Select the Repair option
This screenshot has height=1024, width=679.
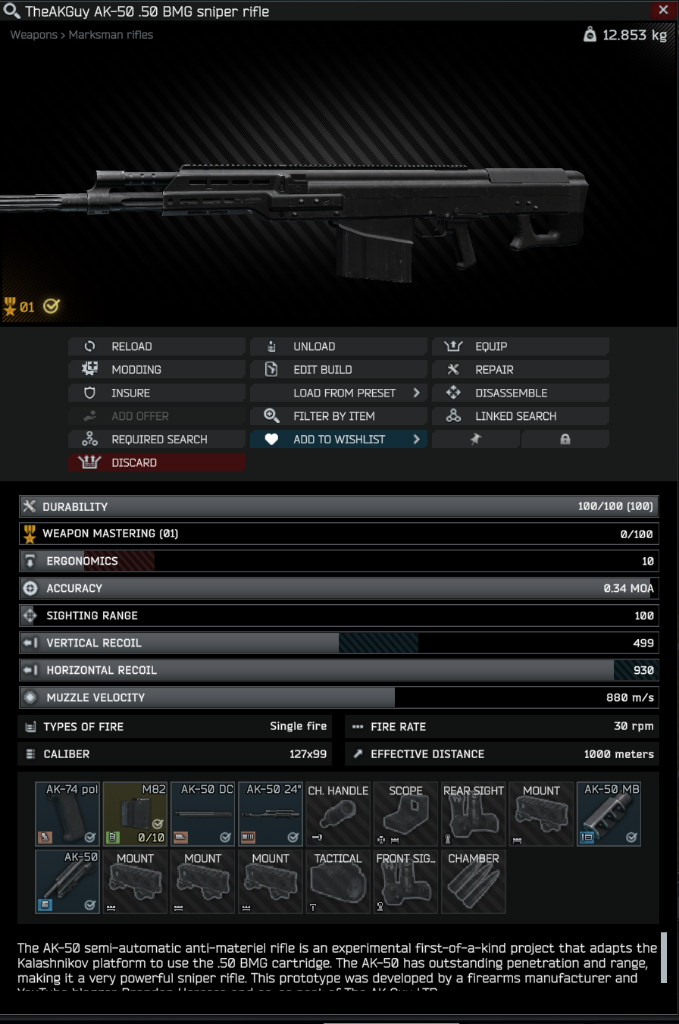coord(520,370)
